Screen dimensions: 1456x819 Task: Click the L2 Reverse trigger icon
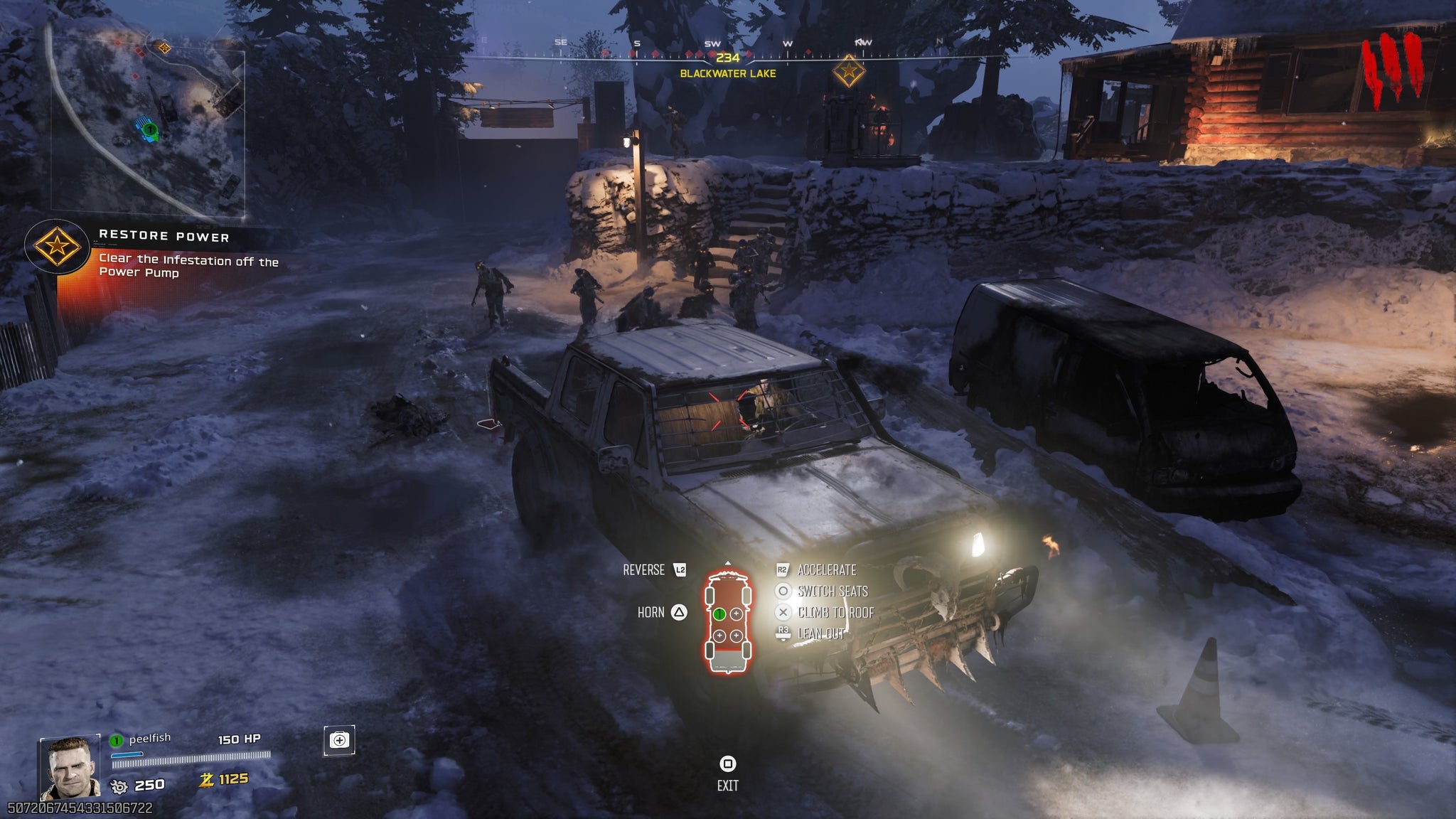tap(681, 569)
